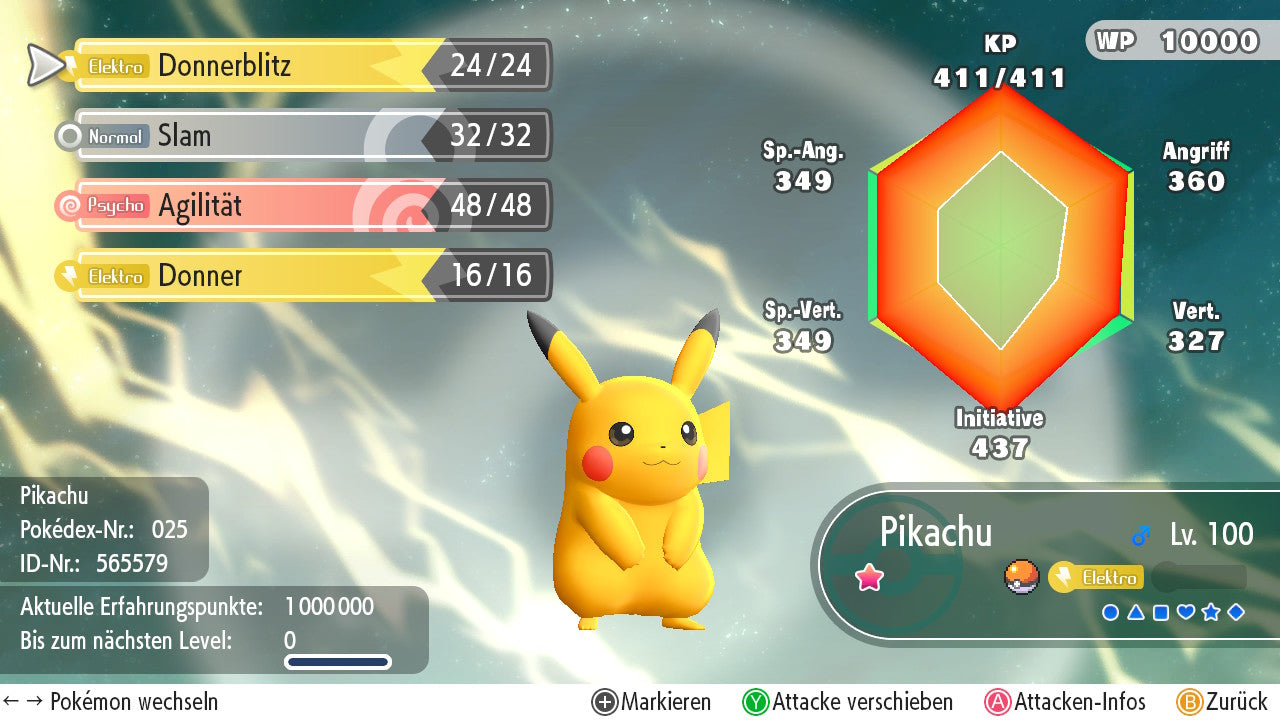Go back with Zurück
The width and height of the screenshot is (1280, 720).
1222,702
